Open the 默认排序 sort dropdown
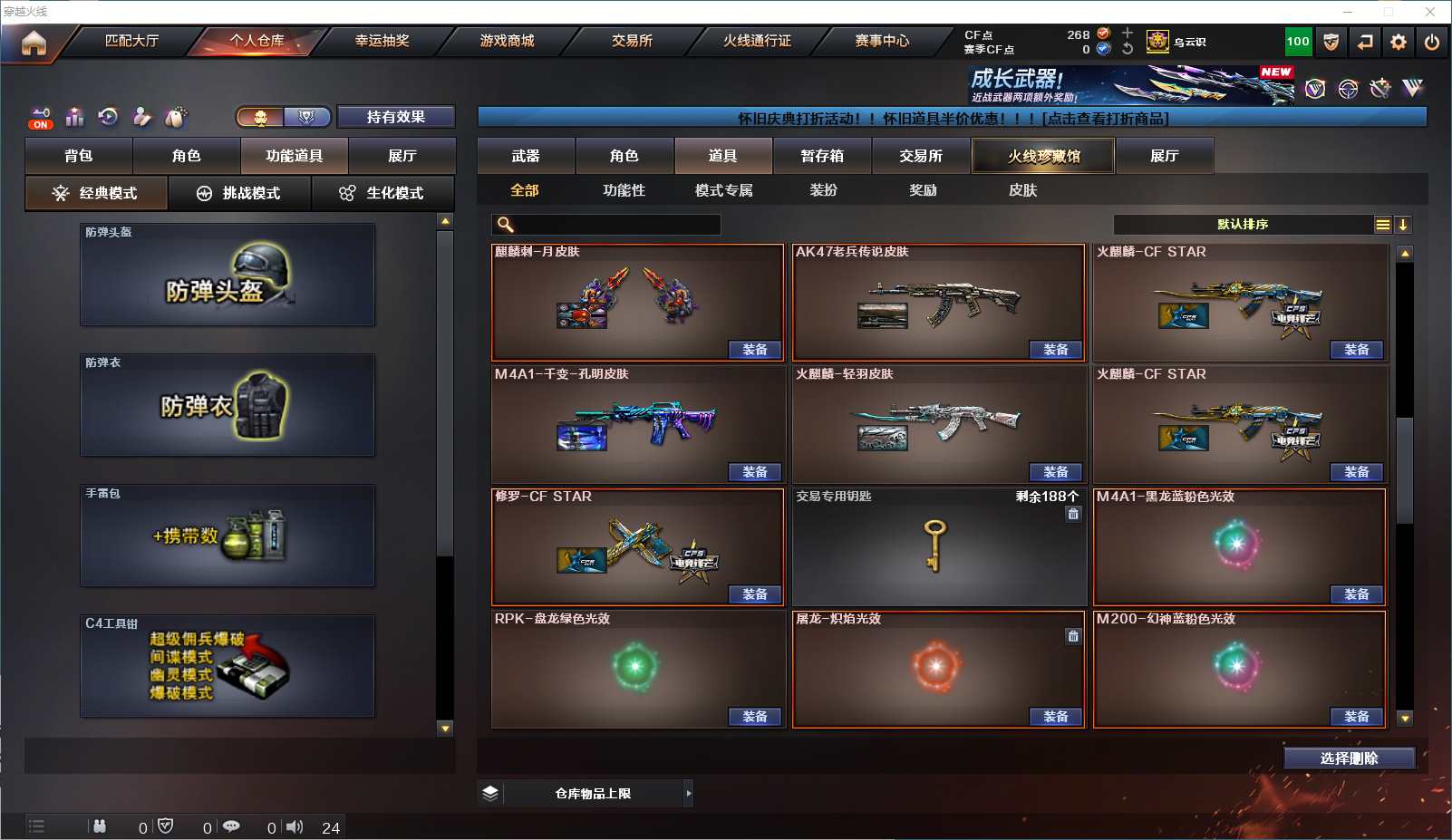The image size is (1452, 840). [x=1243, y=225]
